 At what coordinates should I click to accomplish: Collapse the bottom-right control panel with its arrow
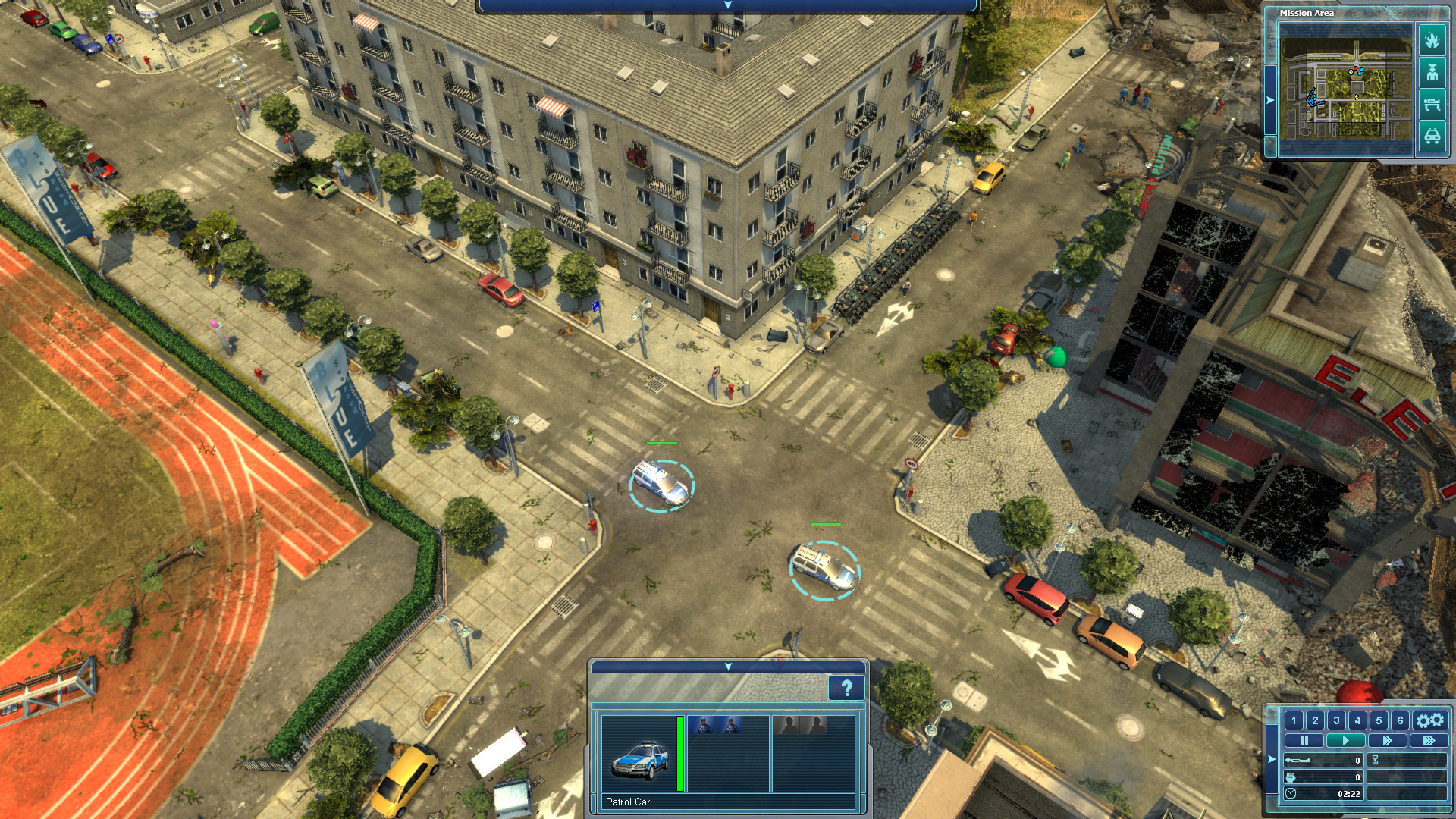pyautogui.click(x=1271, y=760)
